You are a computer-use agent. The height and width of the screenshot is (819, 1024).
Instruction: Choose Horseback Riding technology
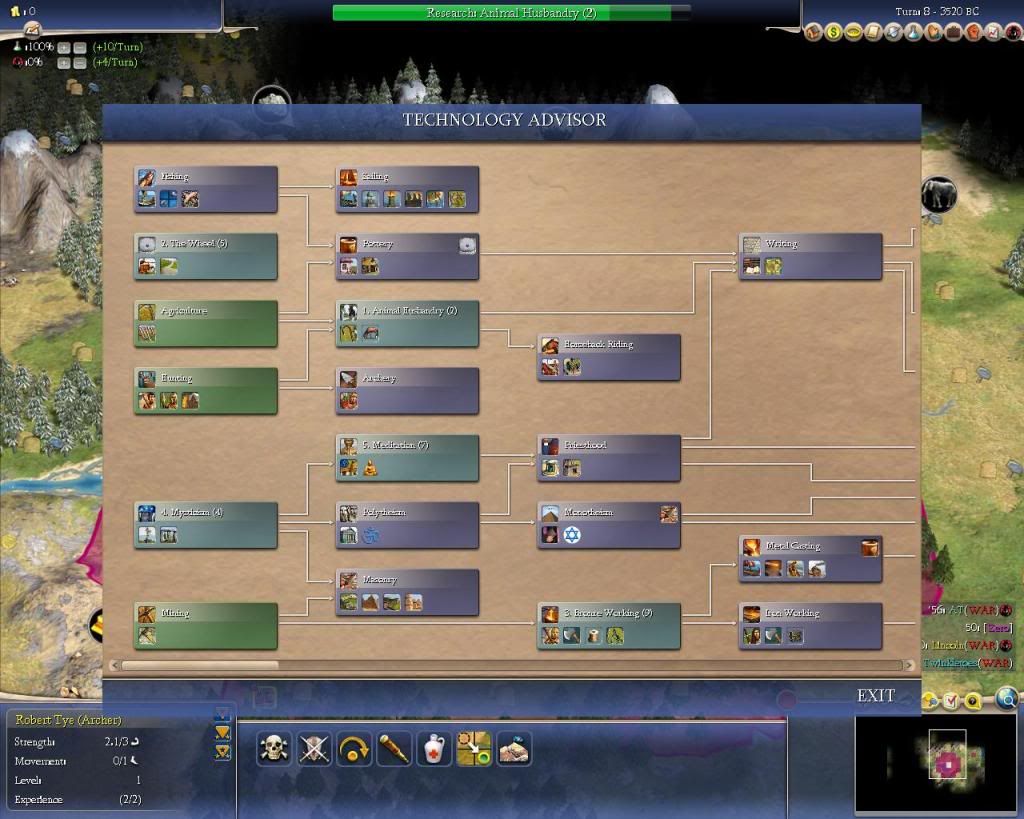click(x=609, y=357)
